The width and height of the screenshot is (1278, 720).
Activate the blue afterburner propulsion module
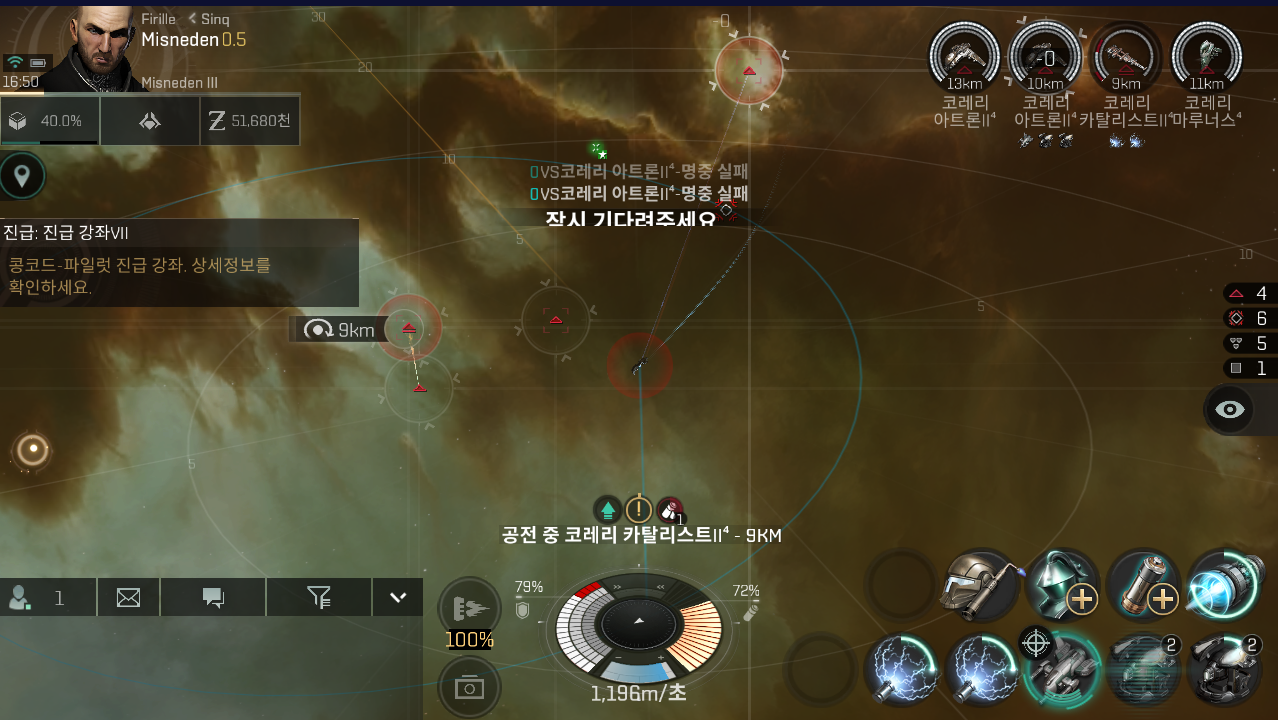1223,587
